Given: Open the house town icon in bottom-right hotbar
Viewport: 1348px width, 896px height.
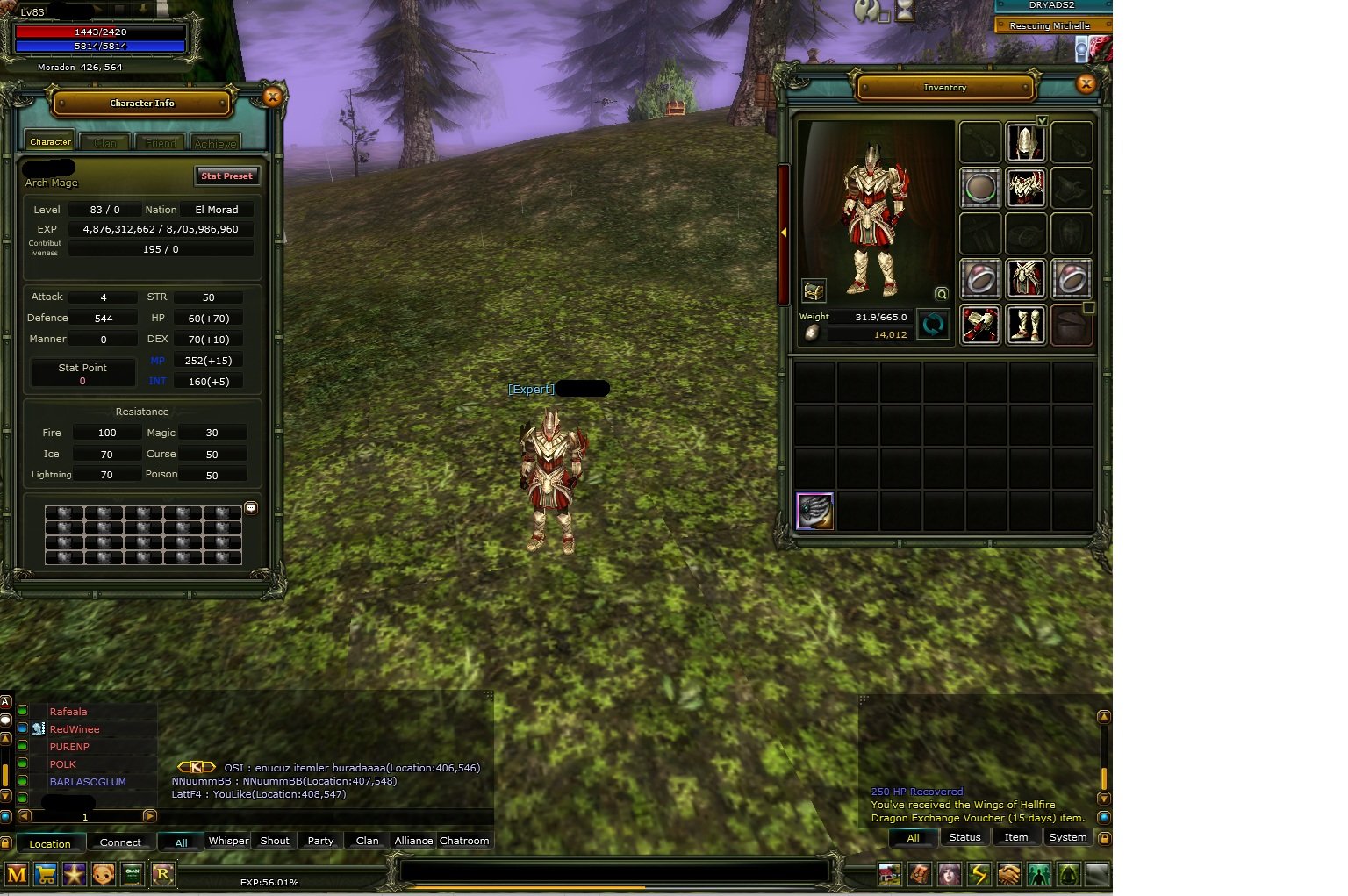Looking at the screenshot, I should pyautogui.click(x=889, y=874).
